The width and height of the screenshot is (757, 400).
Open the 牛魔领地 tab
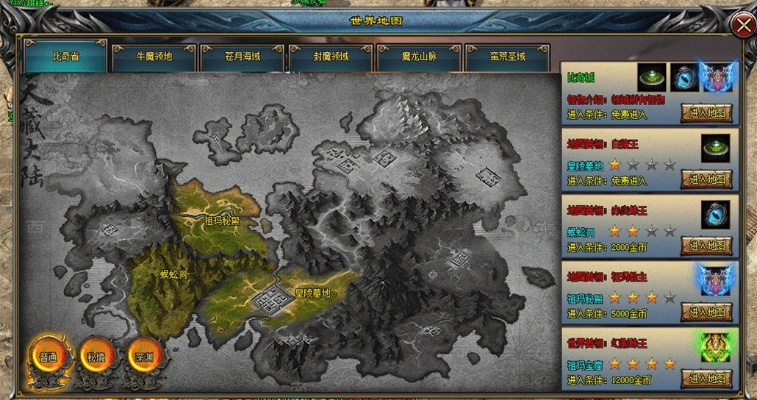[x=154, y=57]
